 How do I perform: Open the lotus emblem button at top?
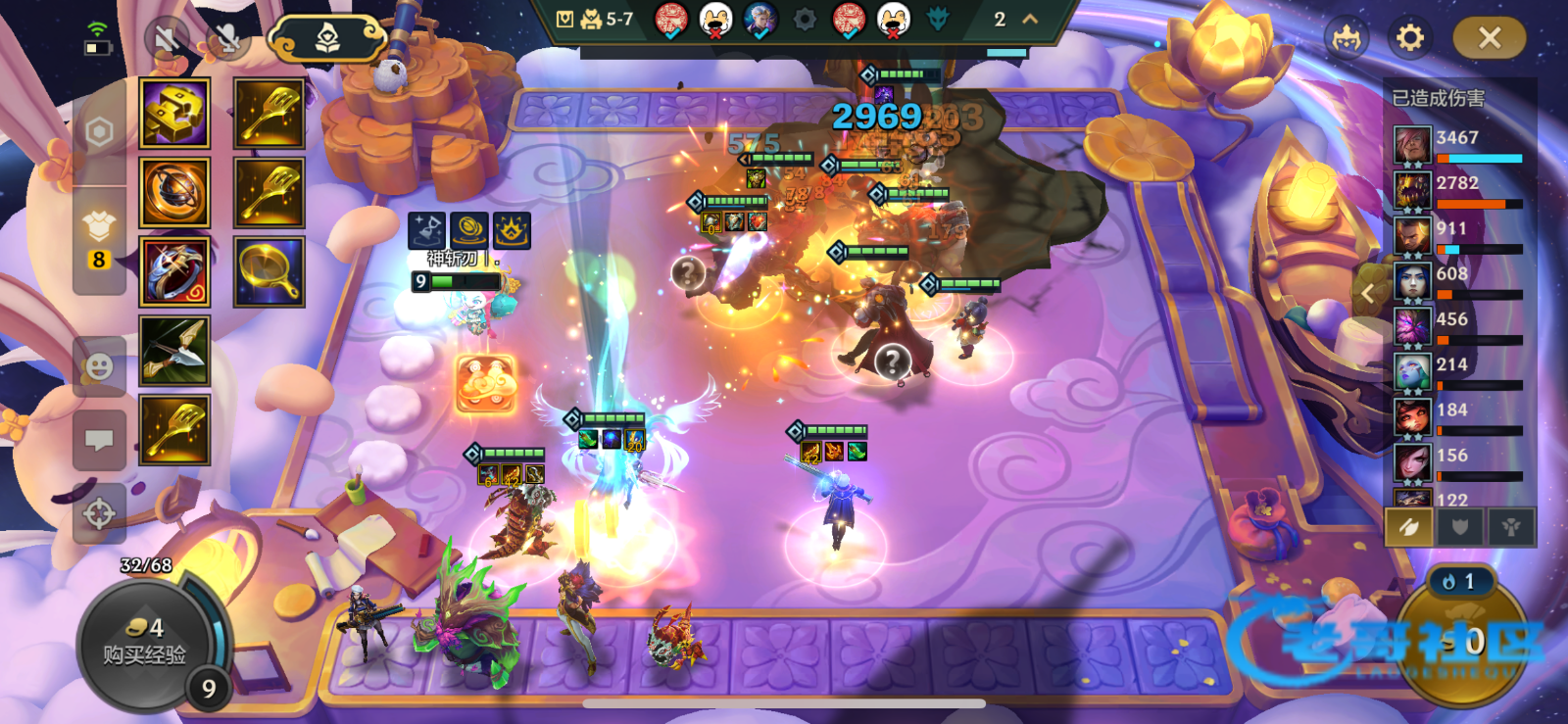327,39
